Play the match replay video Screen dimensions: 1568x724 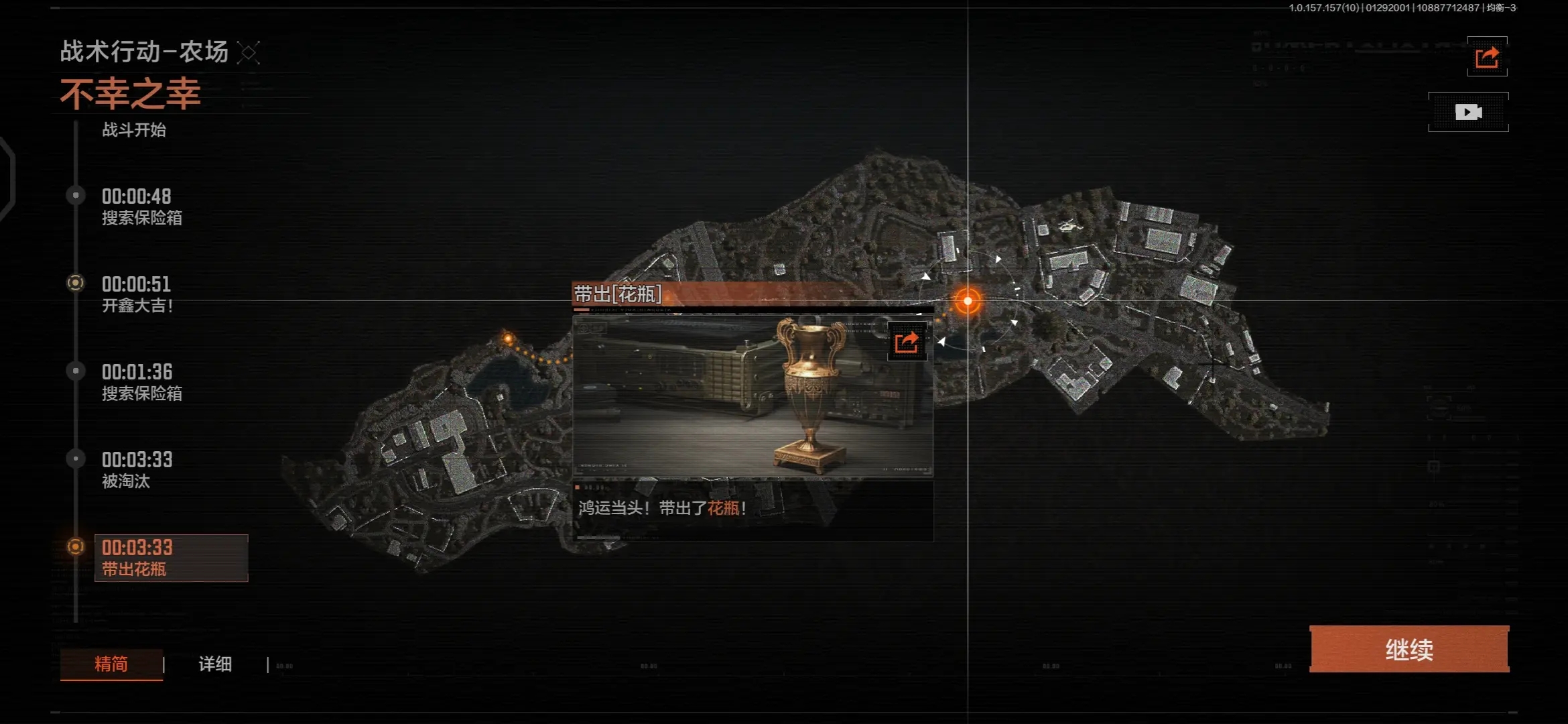point(1467,112)
